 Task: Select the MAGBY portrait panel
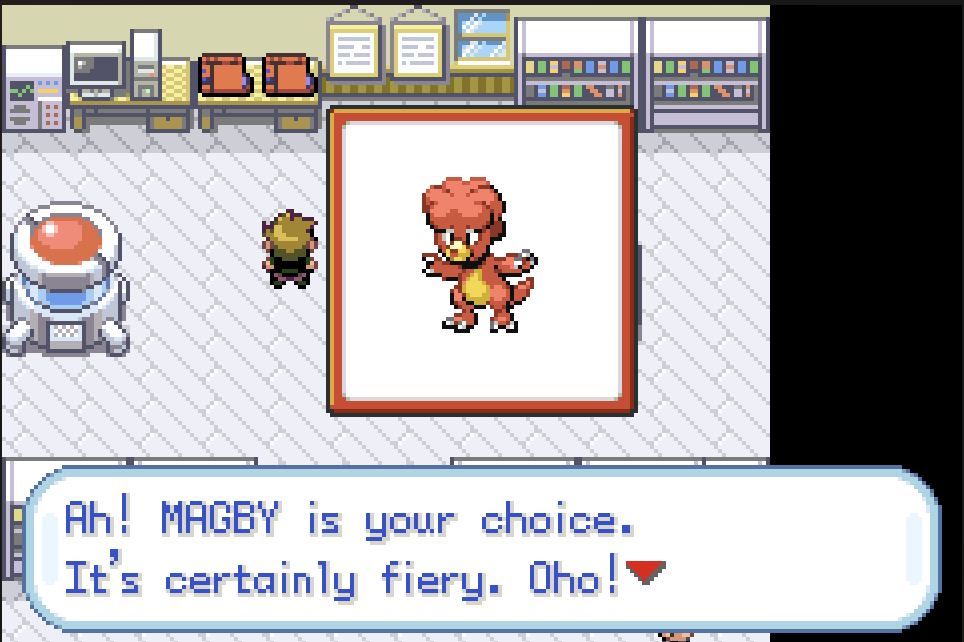pyautogui.click(x=482, y=261)
